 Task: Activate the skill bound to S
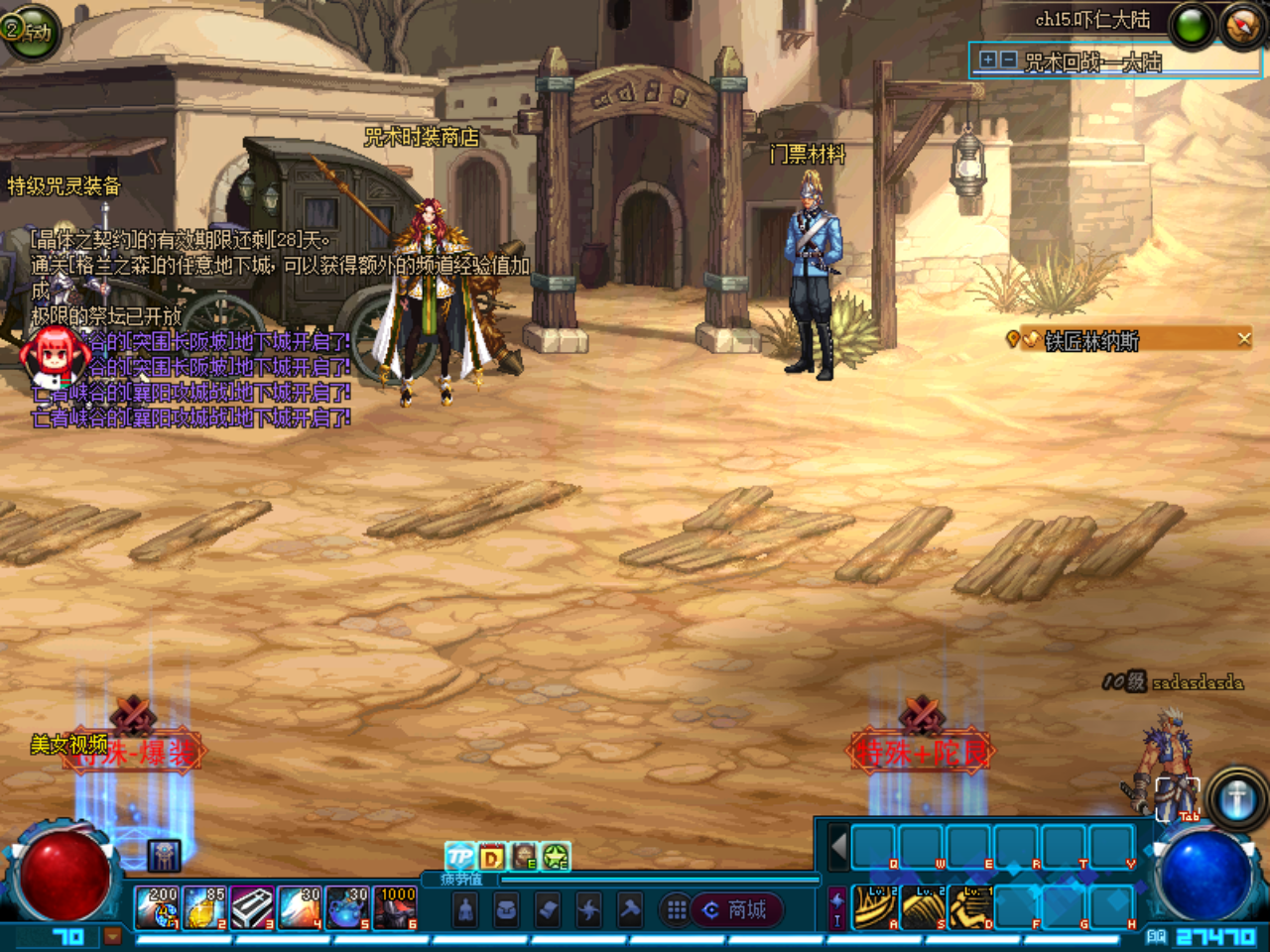(922, 907)
